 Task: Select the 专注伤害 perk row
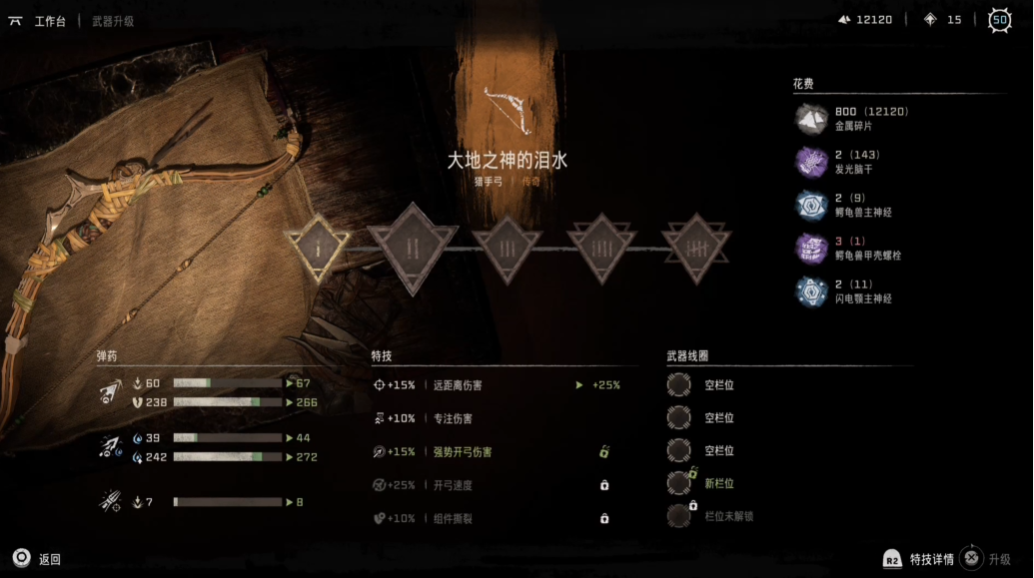500,418
